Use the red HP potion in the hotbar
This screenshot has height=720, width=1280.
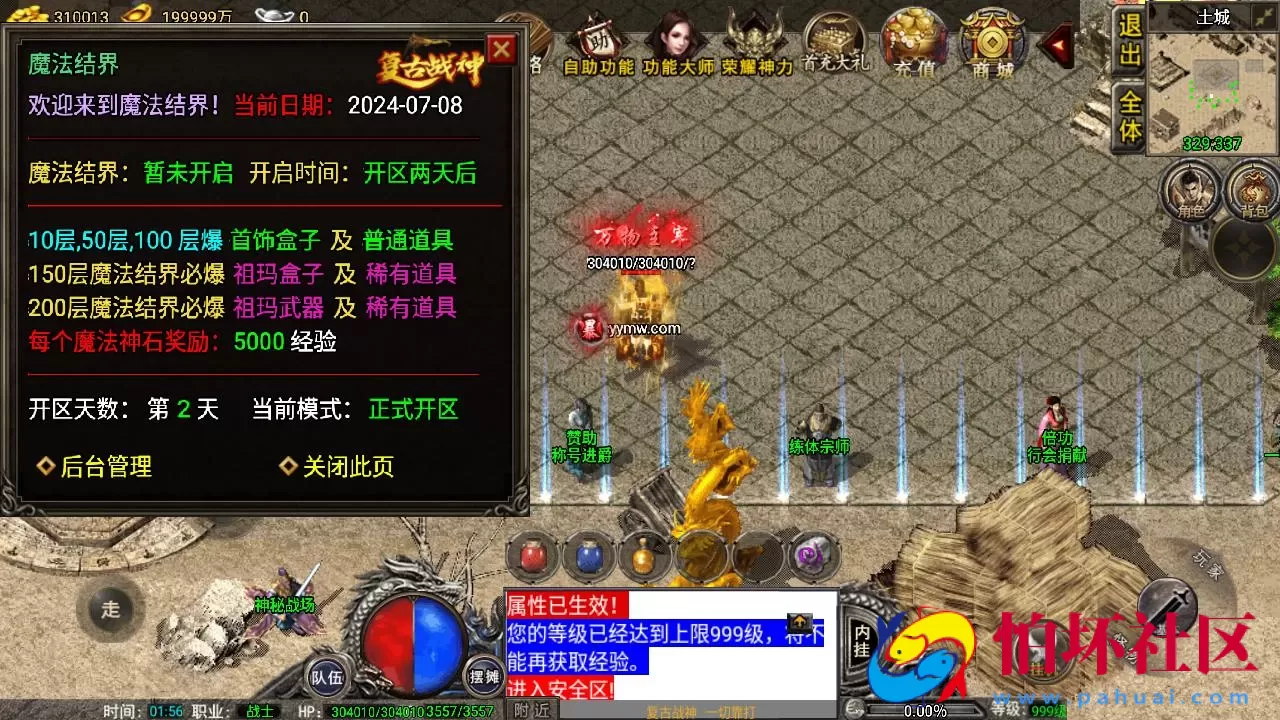[x=533, y=553]
